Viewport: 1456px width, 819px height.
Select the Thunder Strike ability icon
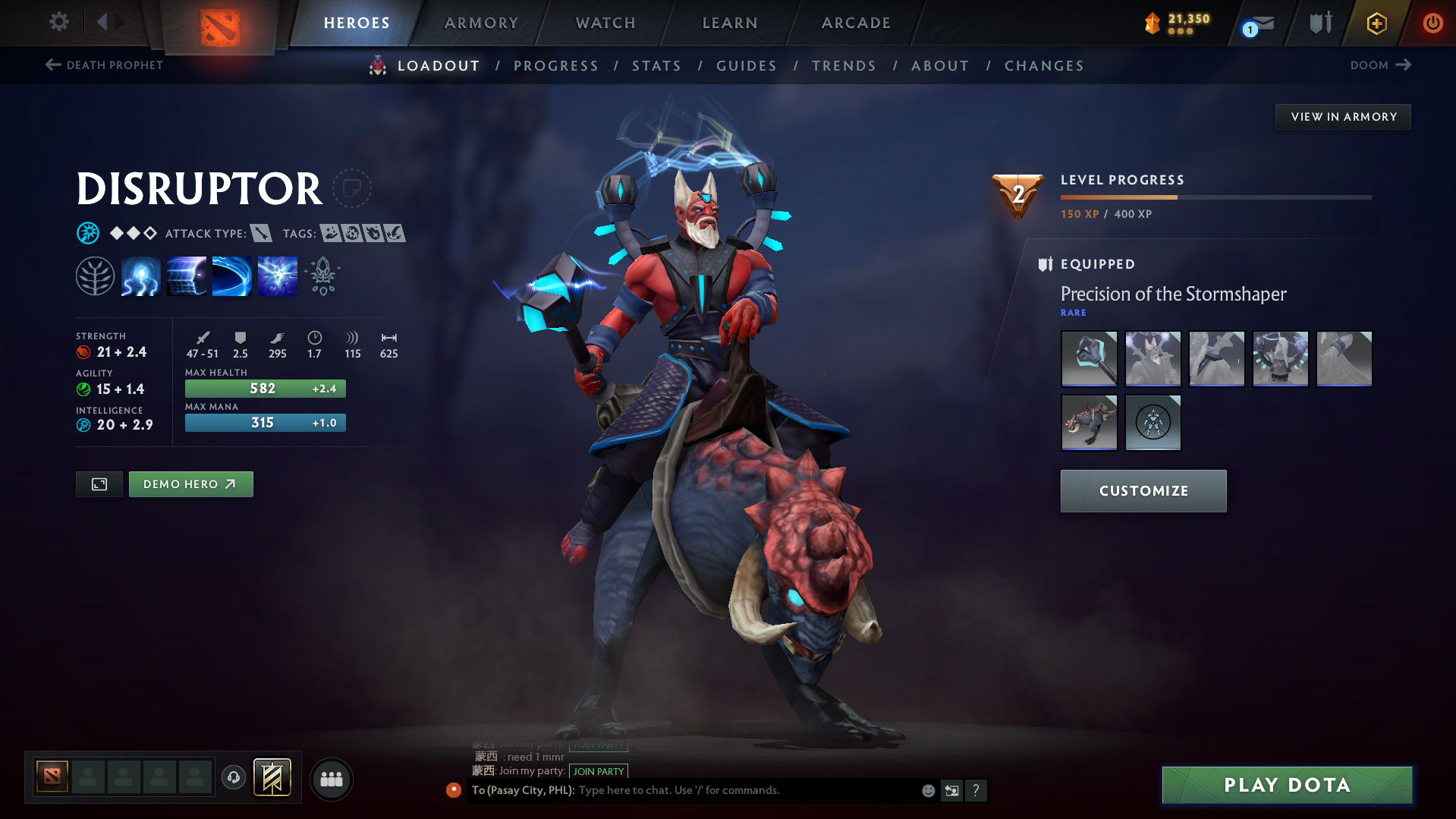tap(140, 276)
